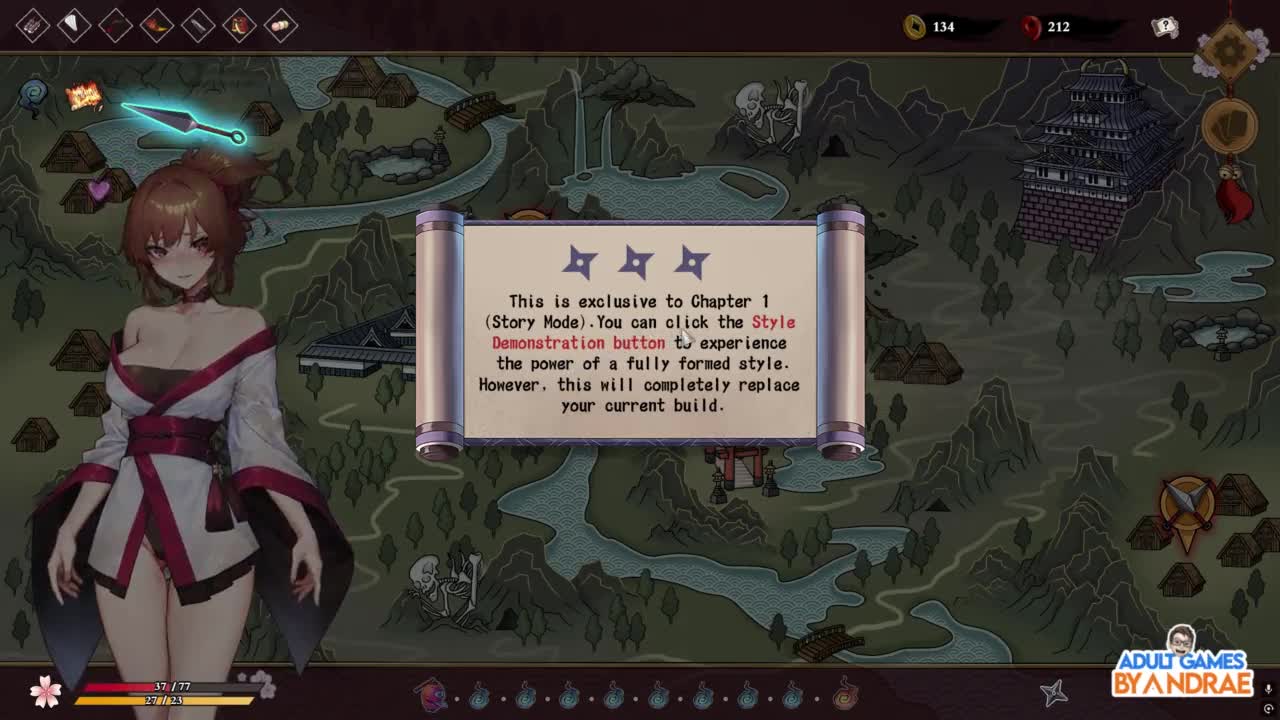Select the dango dumplings item slot
1280x720 pixels.
281,26
